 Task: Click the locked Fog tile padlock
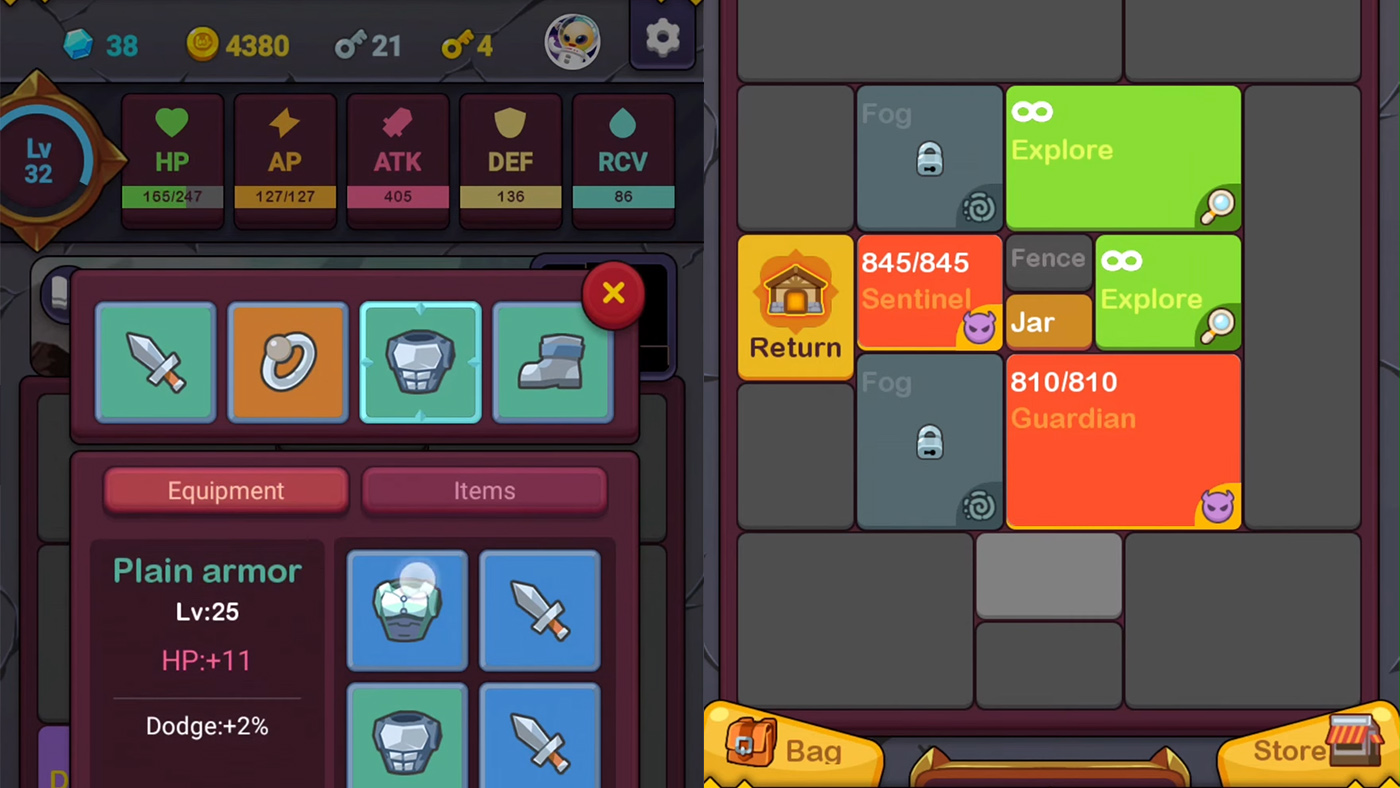(929, 158)
